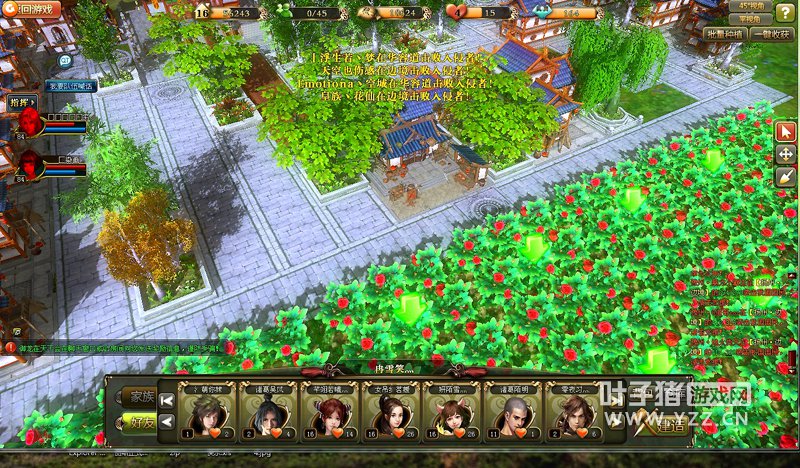Switch to the 家族 family tab
The image size is (800, 468).
[138, 395]
